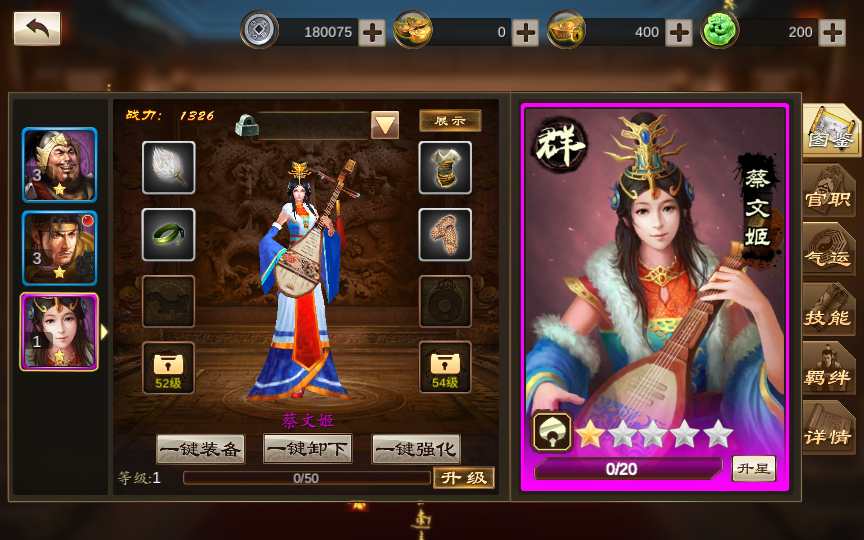Switch to the 官职 tab
The image size is (864, 540).
(x=829, y=198)
